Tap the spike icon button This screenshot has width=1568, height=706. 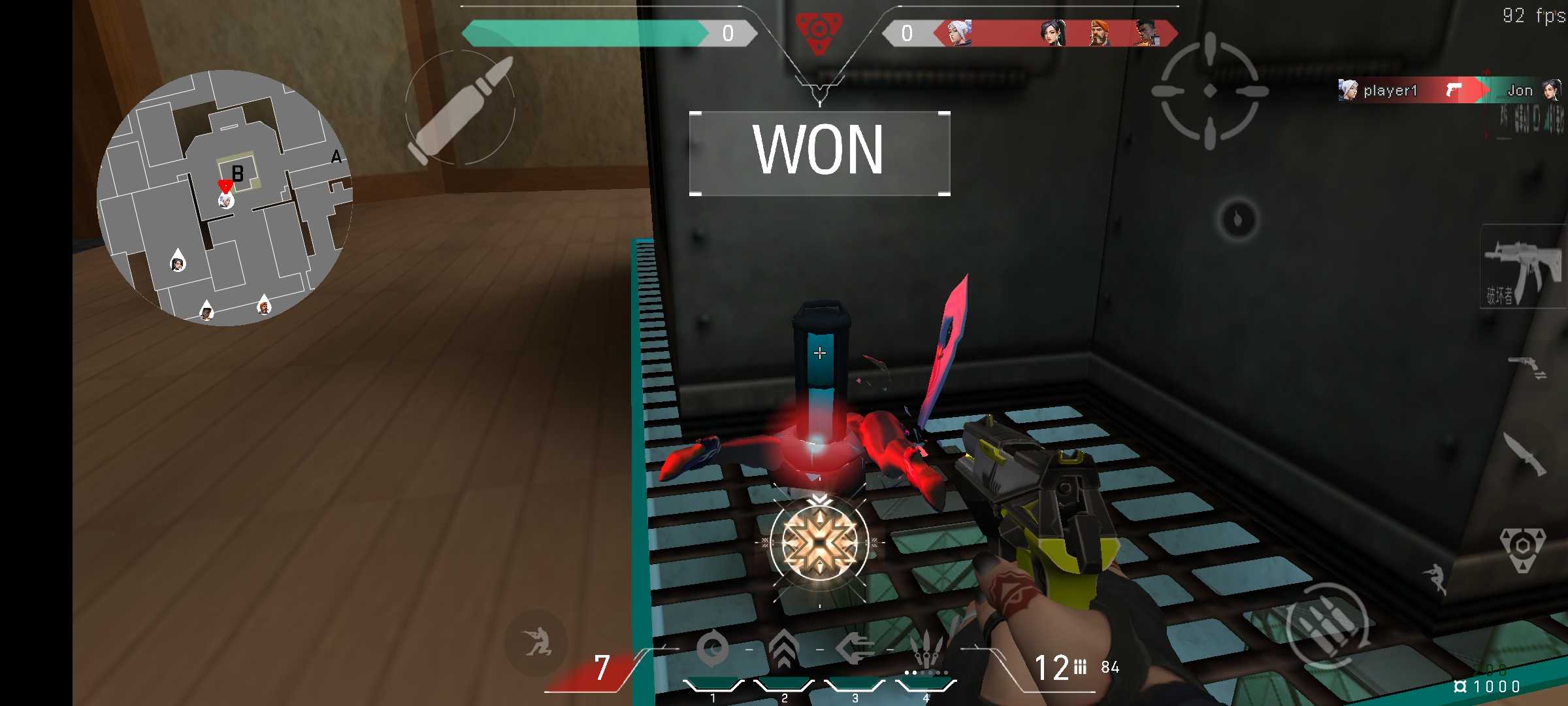pyautogui.click(x=1522, y=548)
